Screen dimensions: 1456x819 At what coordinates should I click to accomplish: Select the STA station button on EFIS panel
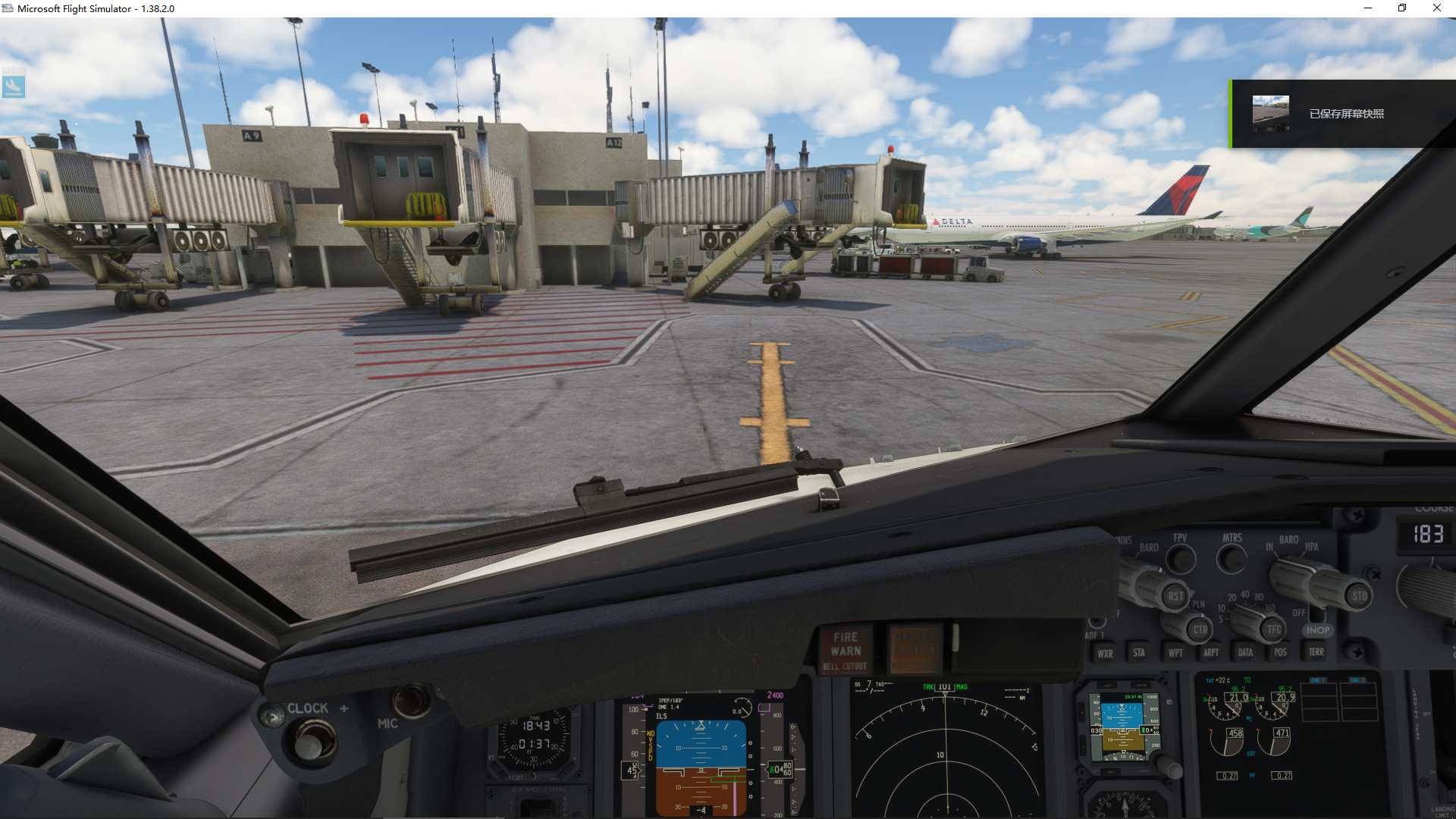pyautogui.click(x=1140, y=653)
